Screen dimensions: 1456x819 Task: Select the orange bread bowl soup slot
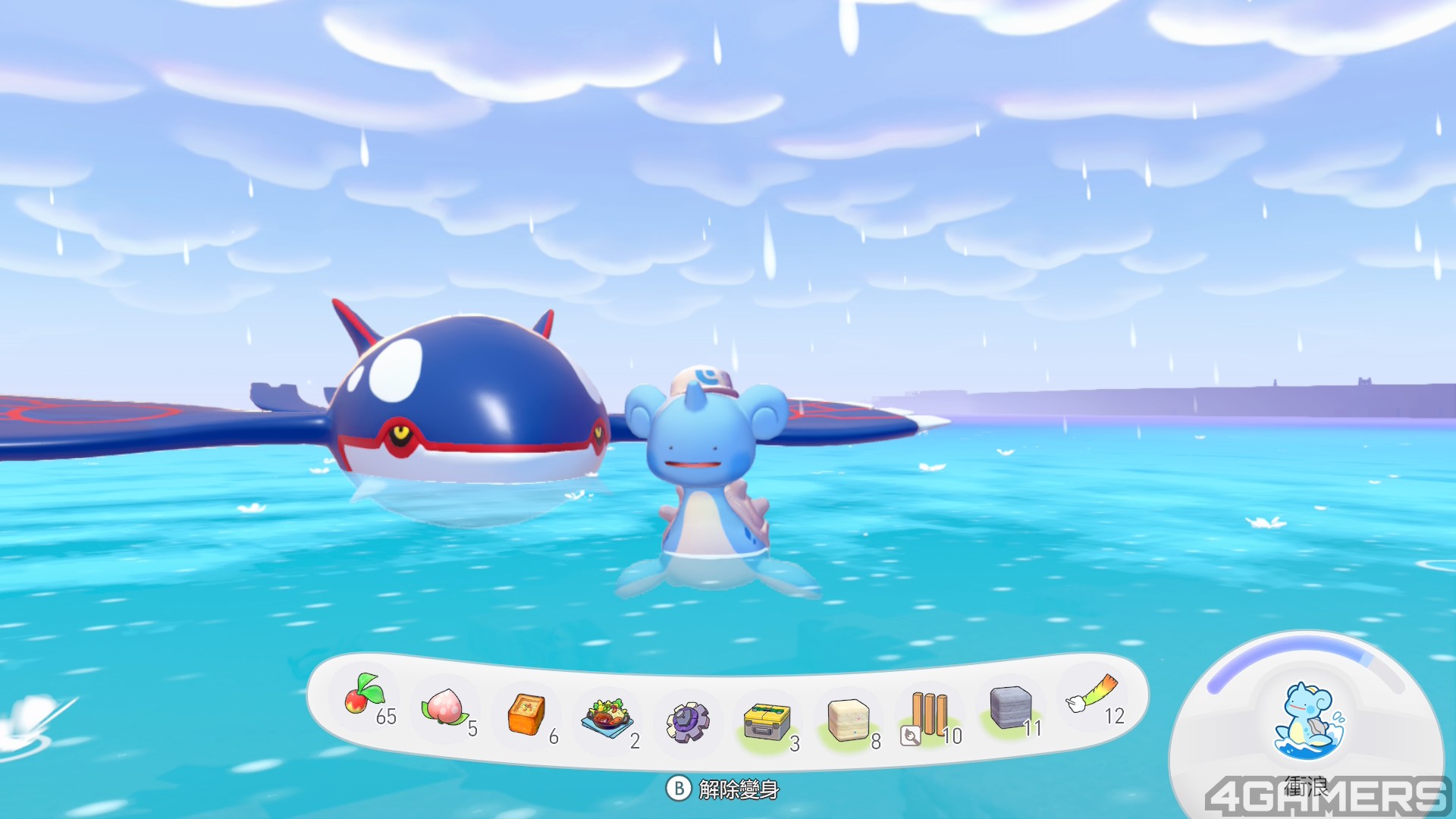point(526,714)
